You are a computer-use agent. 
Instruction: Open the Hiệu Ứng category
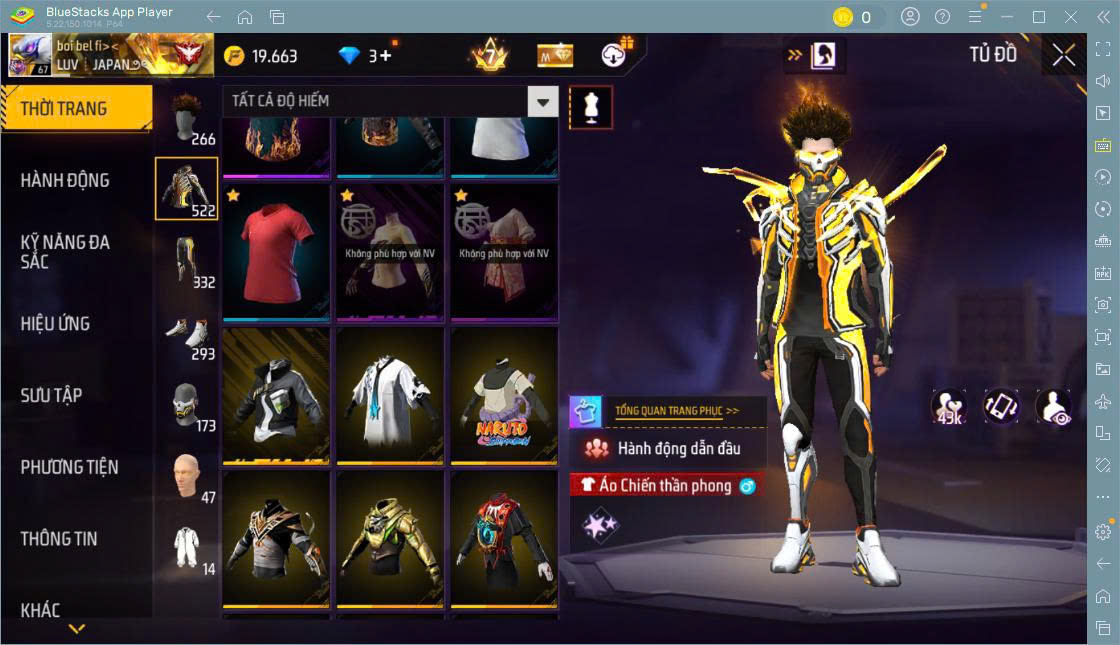55,324
